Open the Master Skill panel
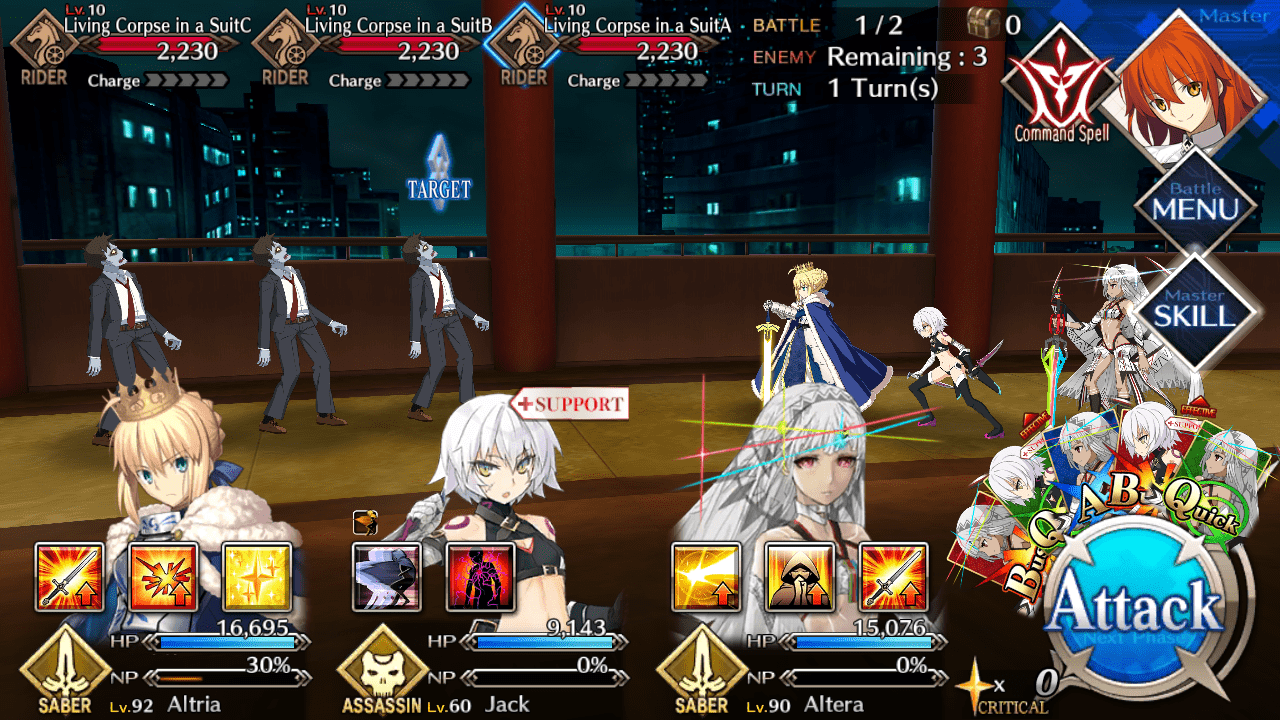1280x720 pixels. 1195,310
